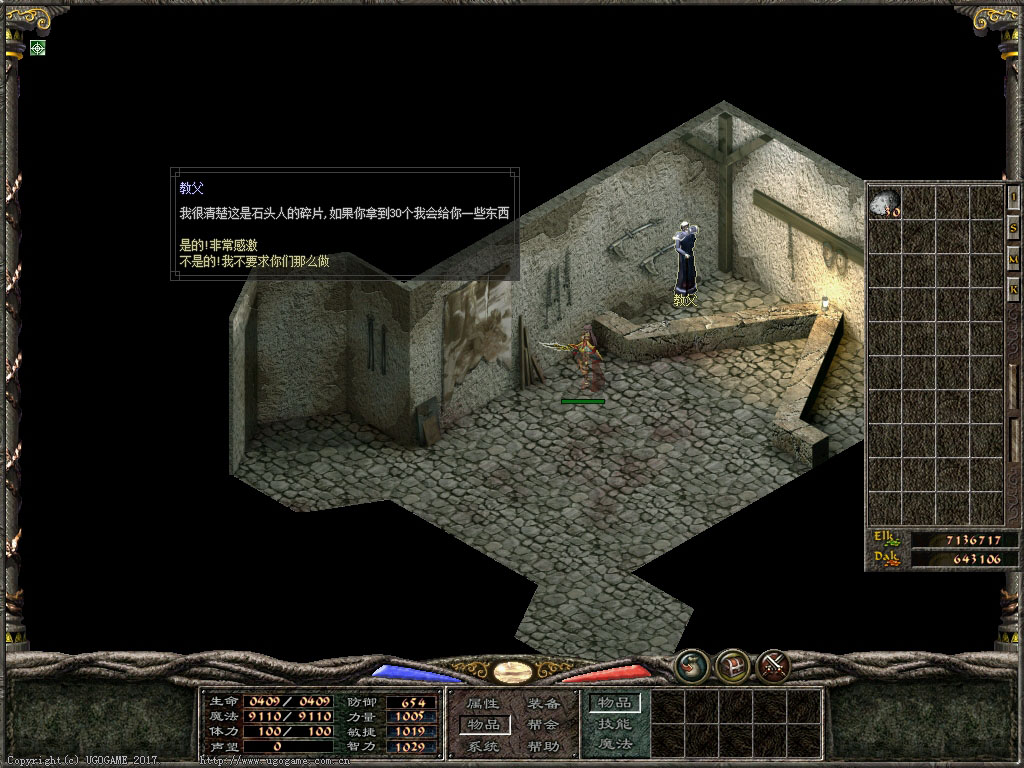Switch to the S inventory tab
The width and height of the screenshot is (1024, 768).
[1013, 229]
